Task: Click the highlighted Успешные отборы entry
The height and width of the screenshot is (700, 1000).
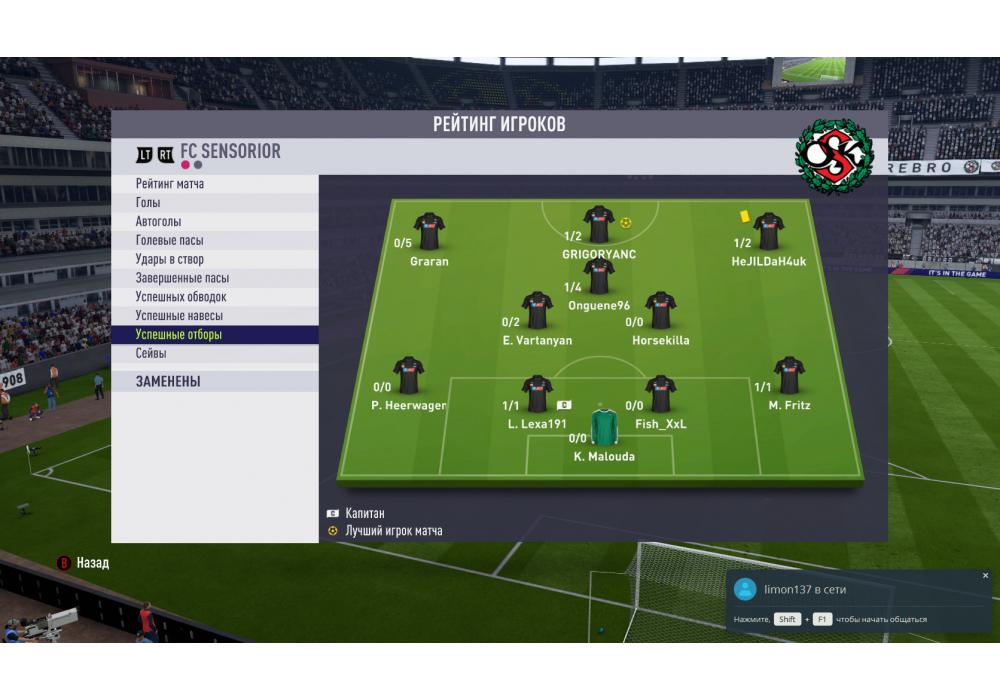Action: pyautogui.click(x=179, y=335)
